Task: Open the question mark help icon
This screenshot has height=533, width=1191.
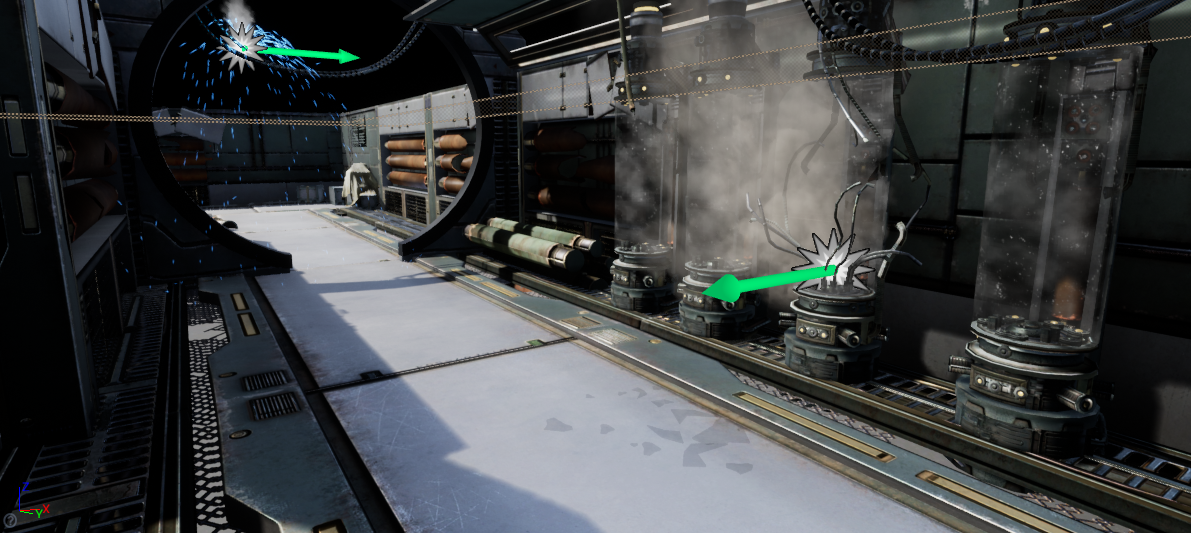Action: (9, 520)
